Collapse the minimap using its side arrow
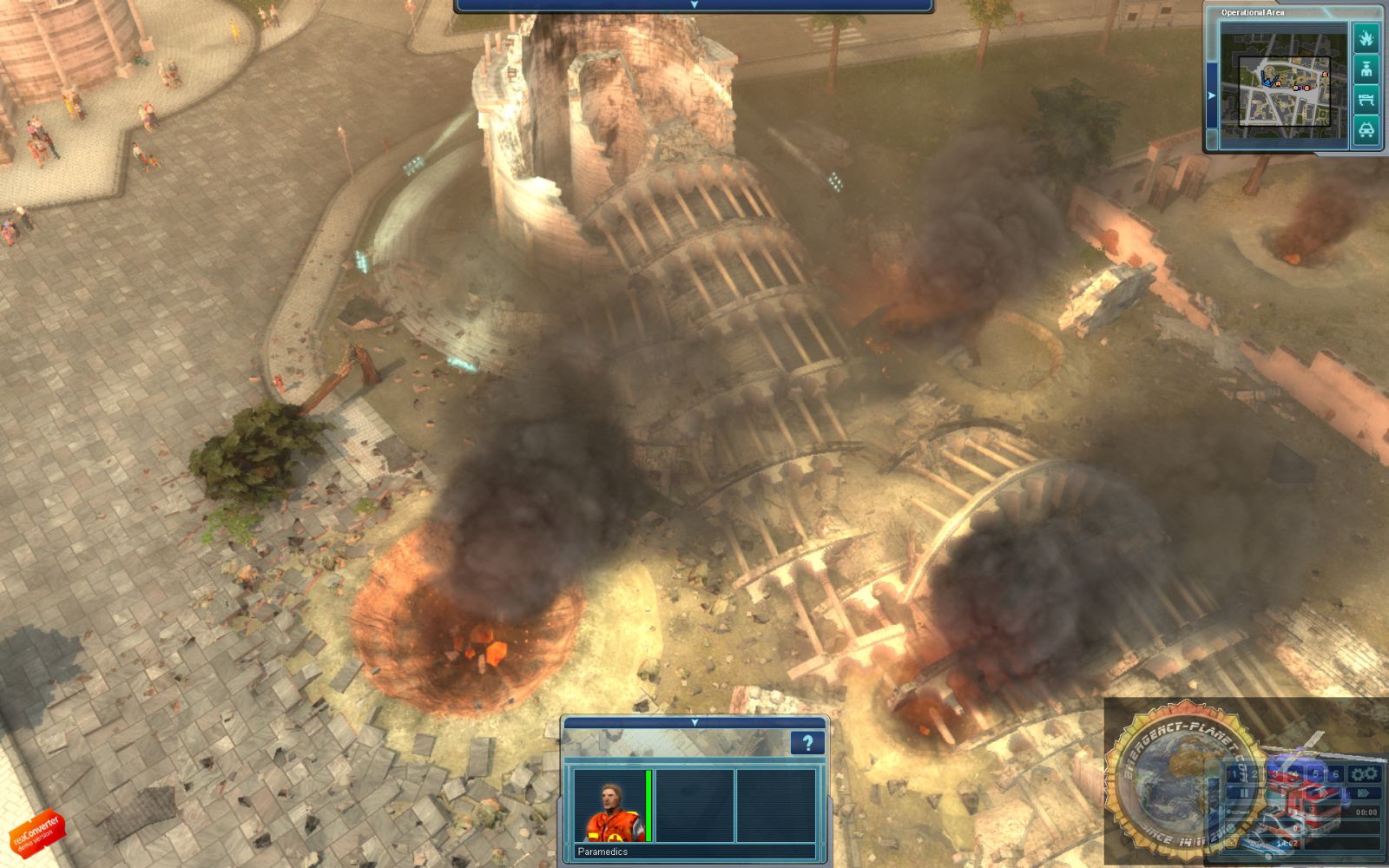The image size is (1389, 868). (x=1212, y=95)
